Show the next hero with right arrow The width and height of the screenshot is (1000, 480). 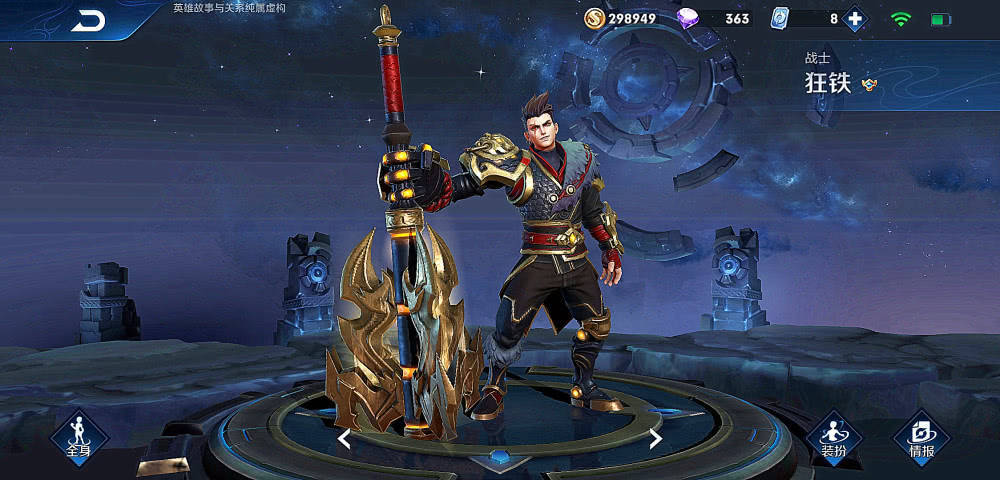point(656,439)
